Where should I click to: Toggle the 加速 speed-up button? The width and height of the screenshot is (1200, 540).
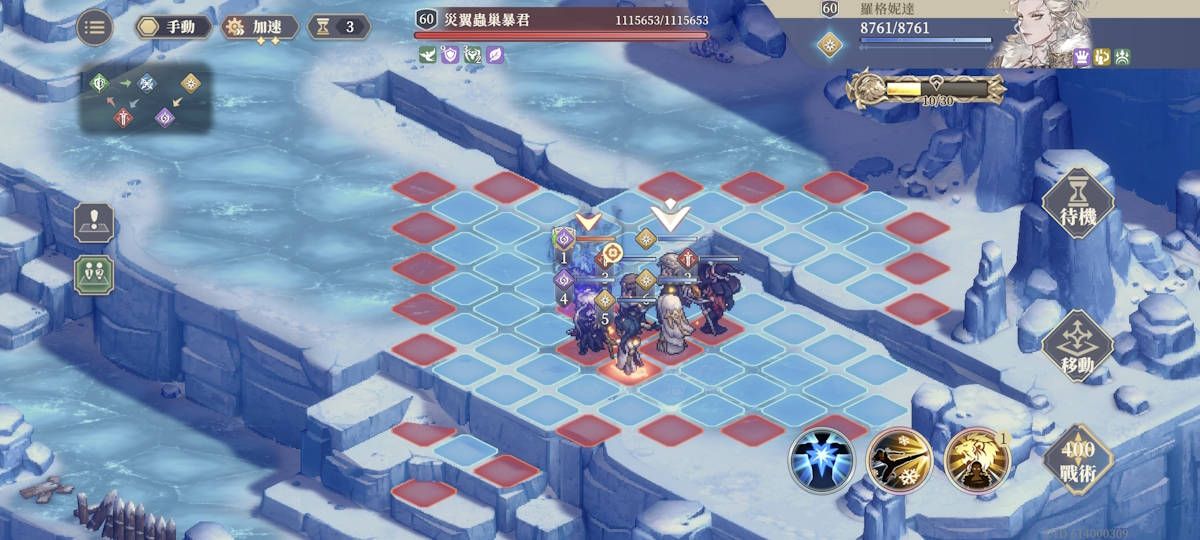(259, 27)
